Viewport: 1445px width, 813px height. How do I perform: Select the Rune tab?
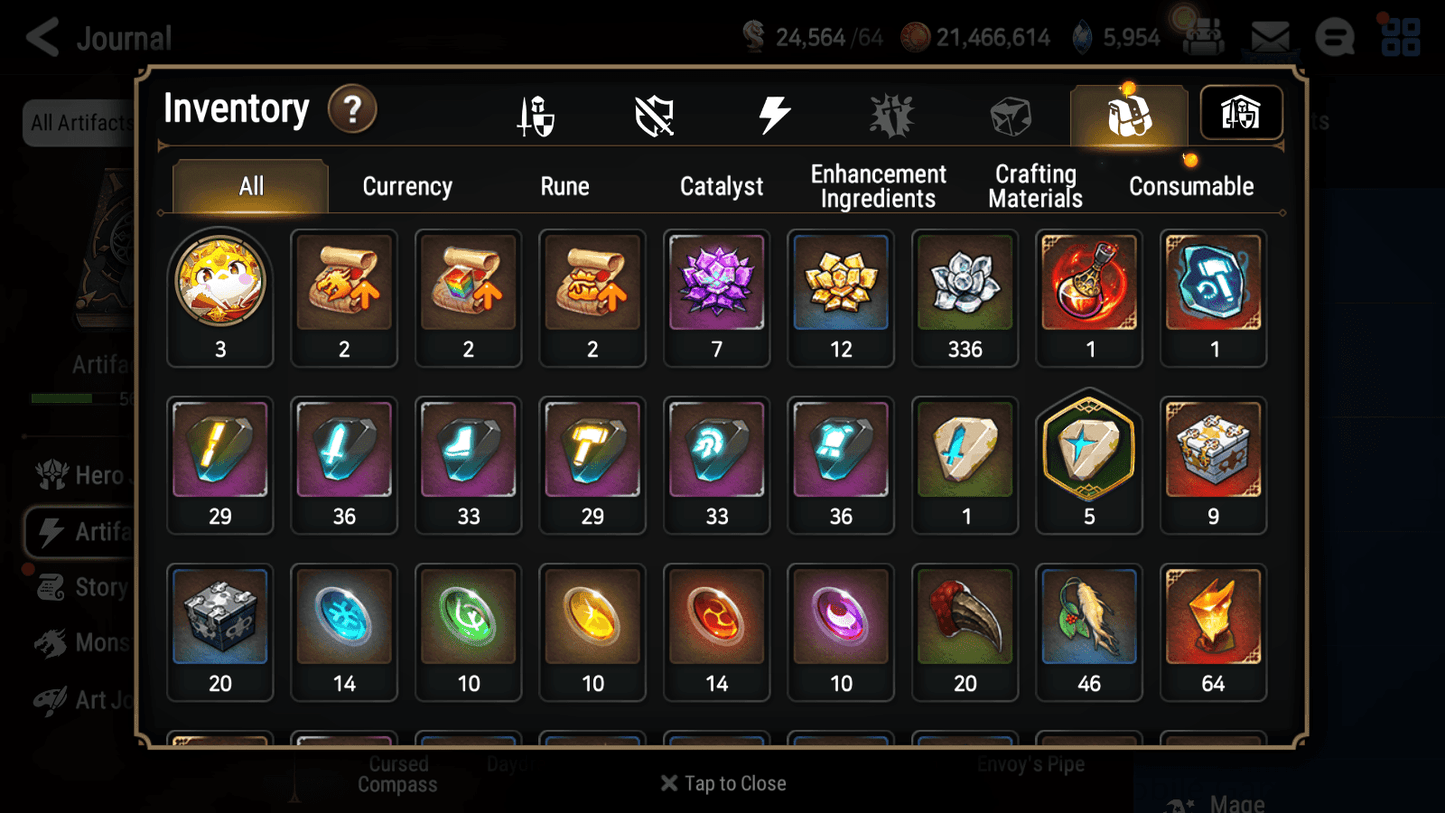click(x=564, y=186)
